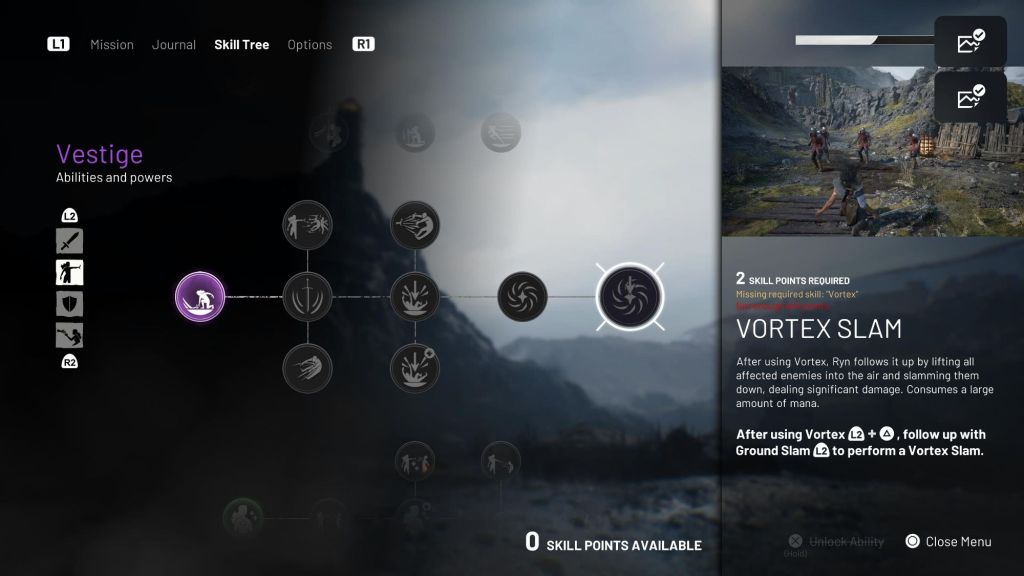Select the Vortex Slam skill node
The width and height of the screenshot is (1024, 576).
pos(630,297)
